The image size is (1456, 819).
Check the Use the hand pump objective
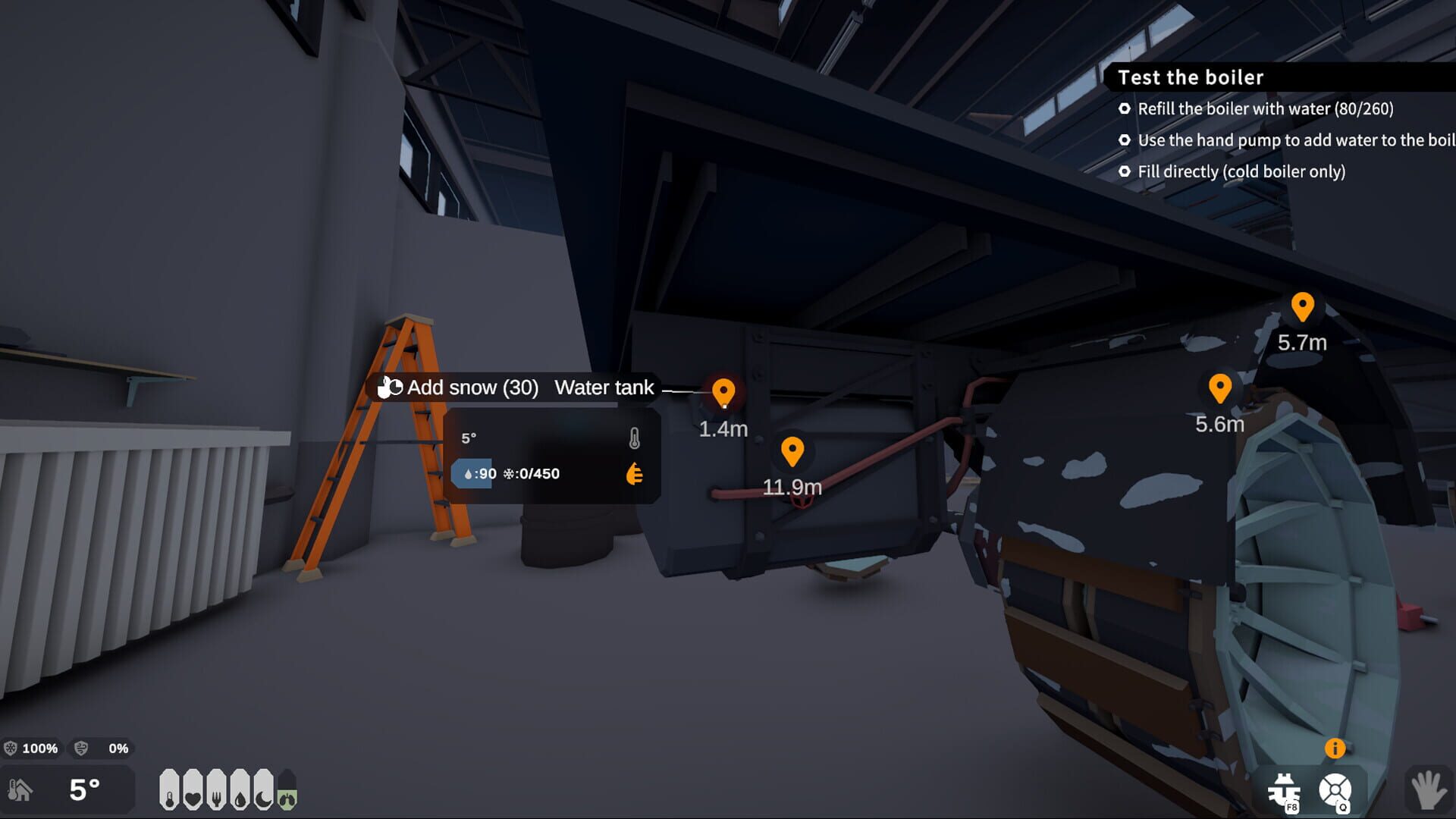point(1125,140)
